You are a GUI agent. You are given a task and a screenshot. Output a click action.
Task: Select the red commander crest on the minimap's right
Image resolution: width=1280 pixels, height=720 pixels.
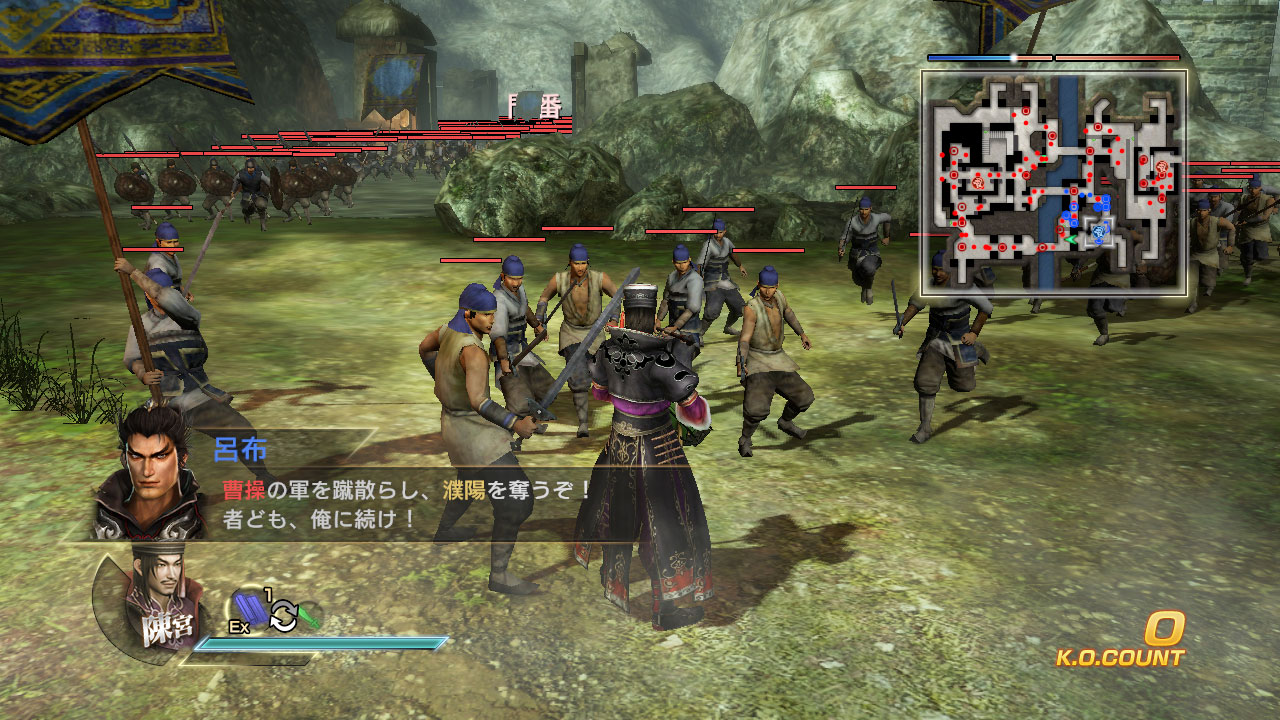tap(1160, 166)
